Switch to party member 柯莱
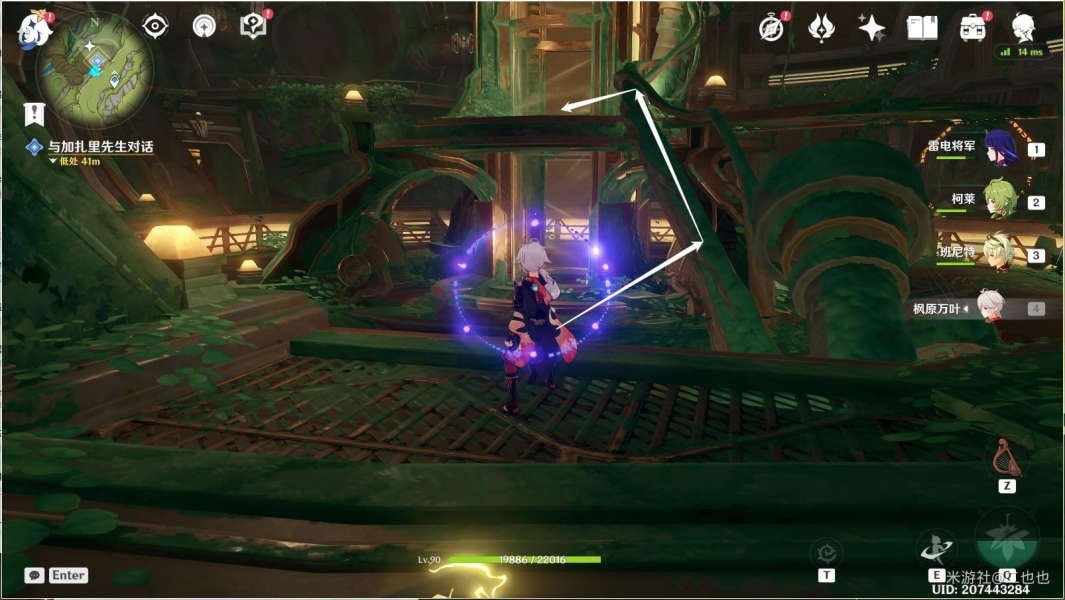 [1000, 200]
